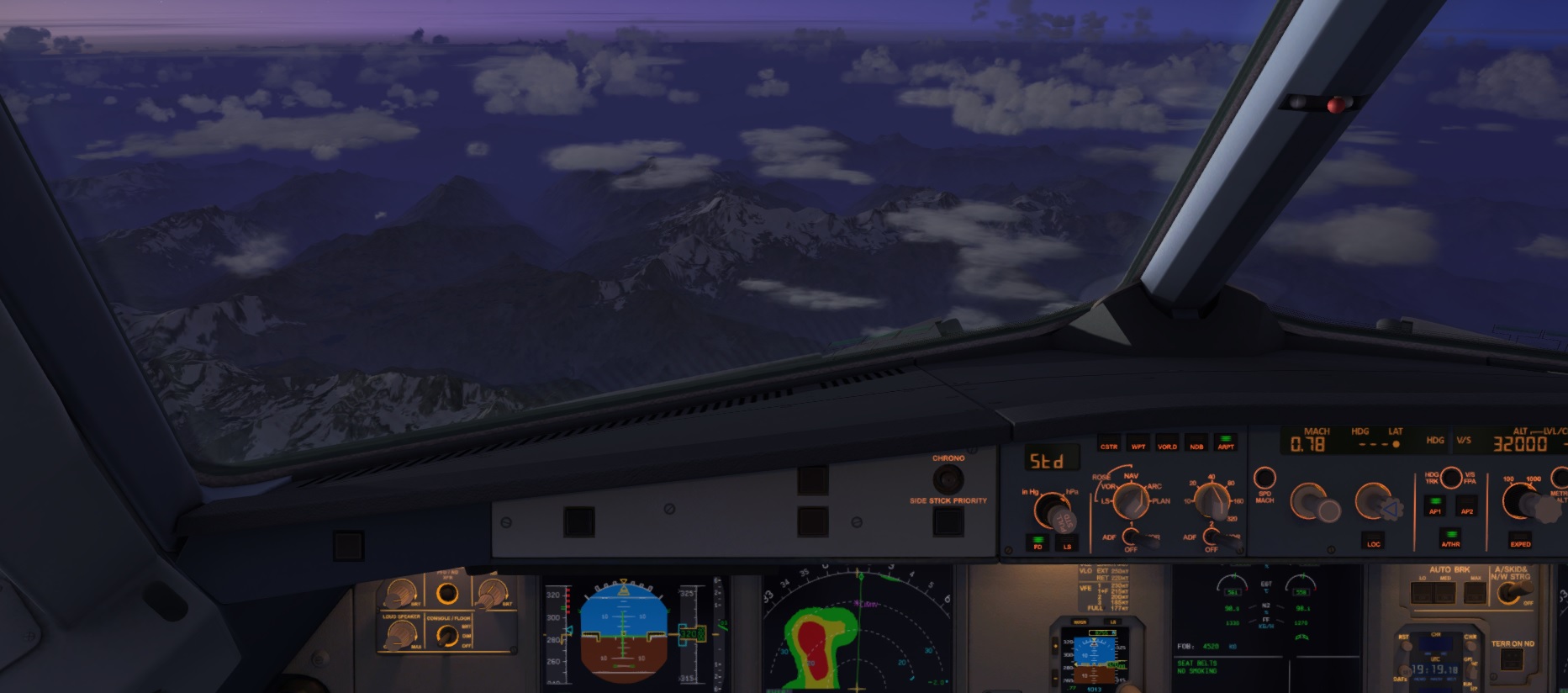Toggle the SPD MACH changeover button
Image resolution: width=1568 pixels, height=693 pixels.
pos(1264,479)
